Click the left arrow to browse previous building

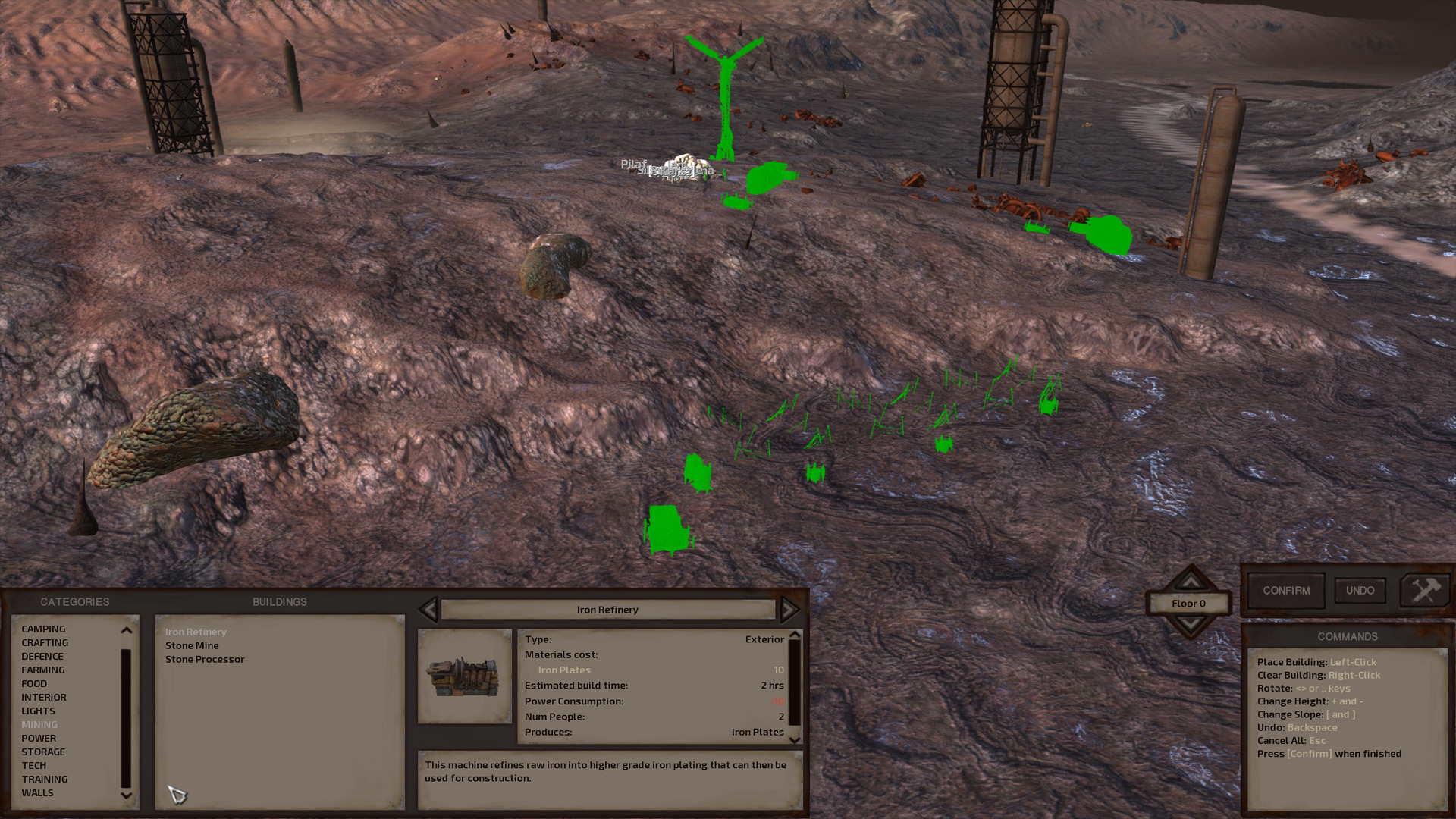[429, 609]
